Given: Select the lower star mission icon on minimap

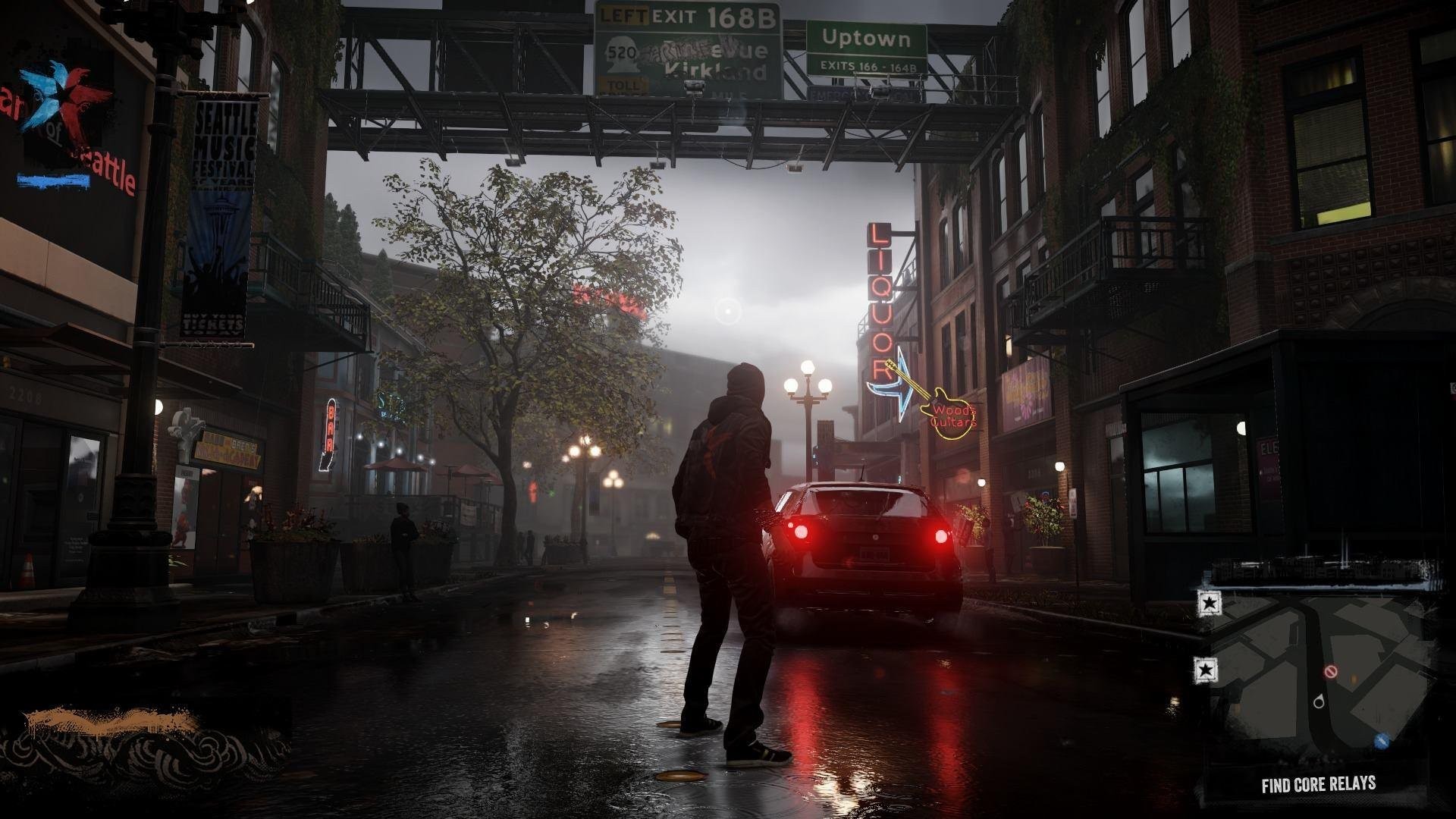Looking at the screenshot, I should pos(1204,670).
